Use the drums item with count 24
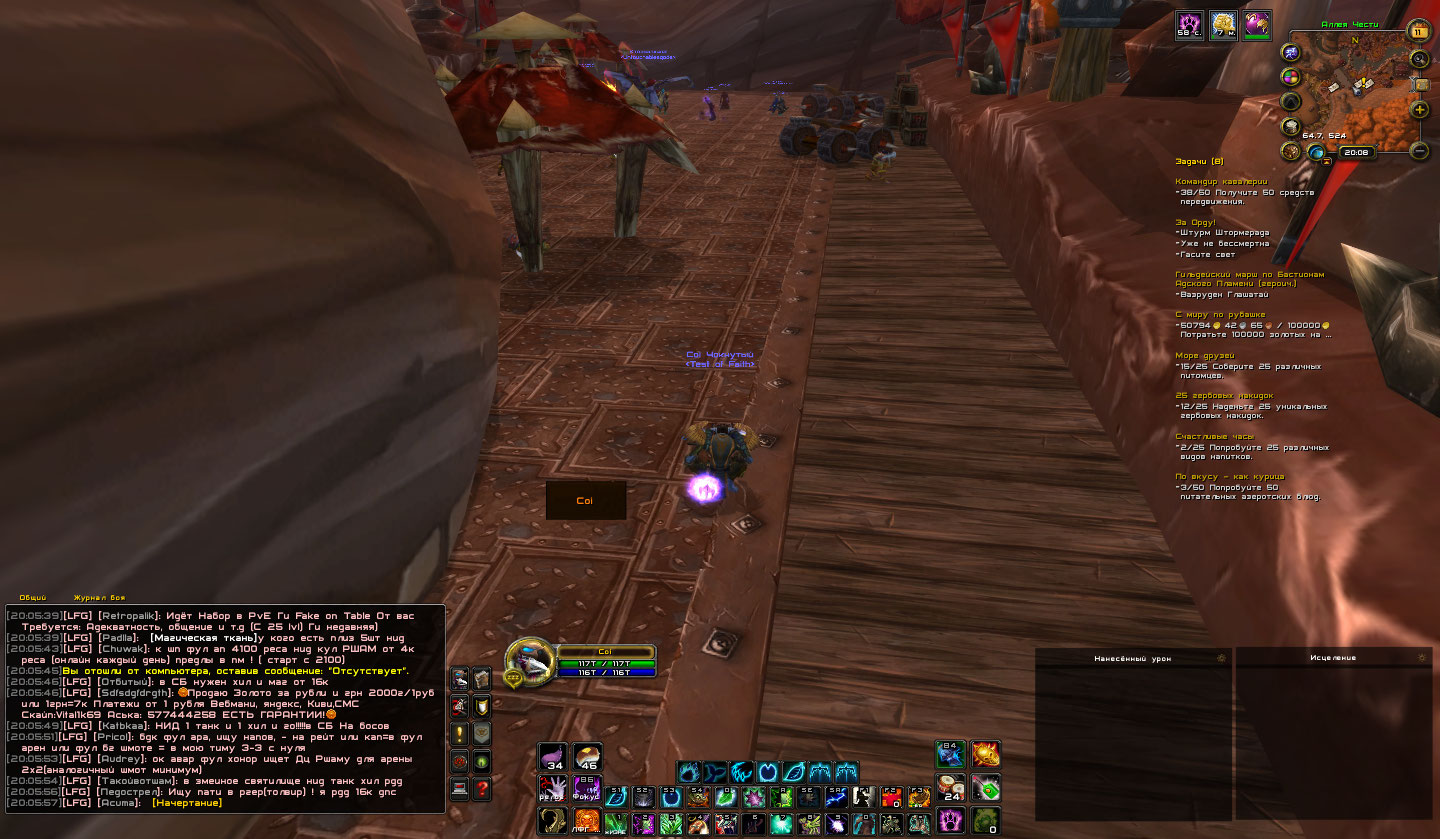The height and width of the screenshot is (839, 1440). (x=951, y=788)
